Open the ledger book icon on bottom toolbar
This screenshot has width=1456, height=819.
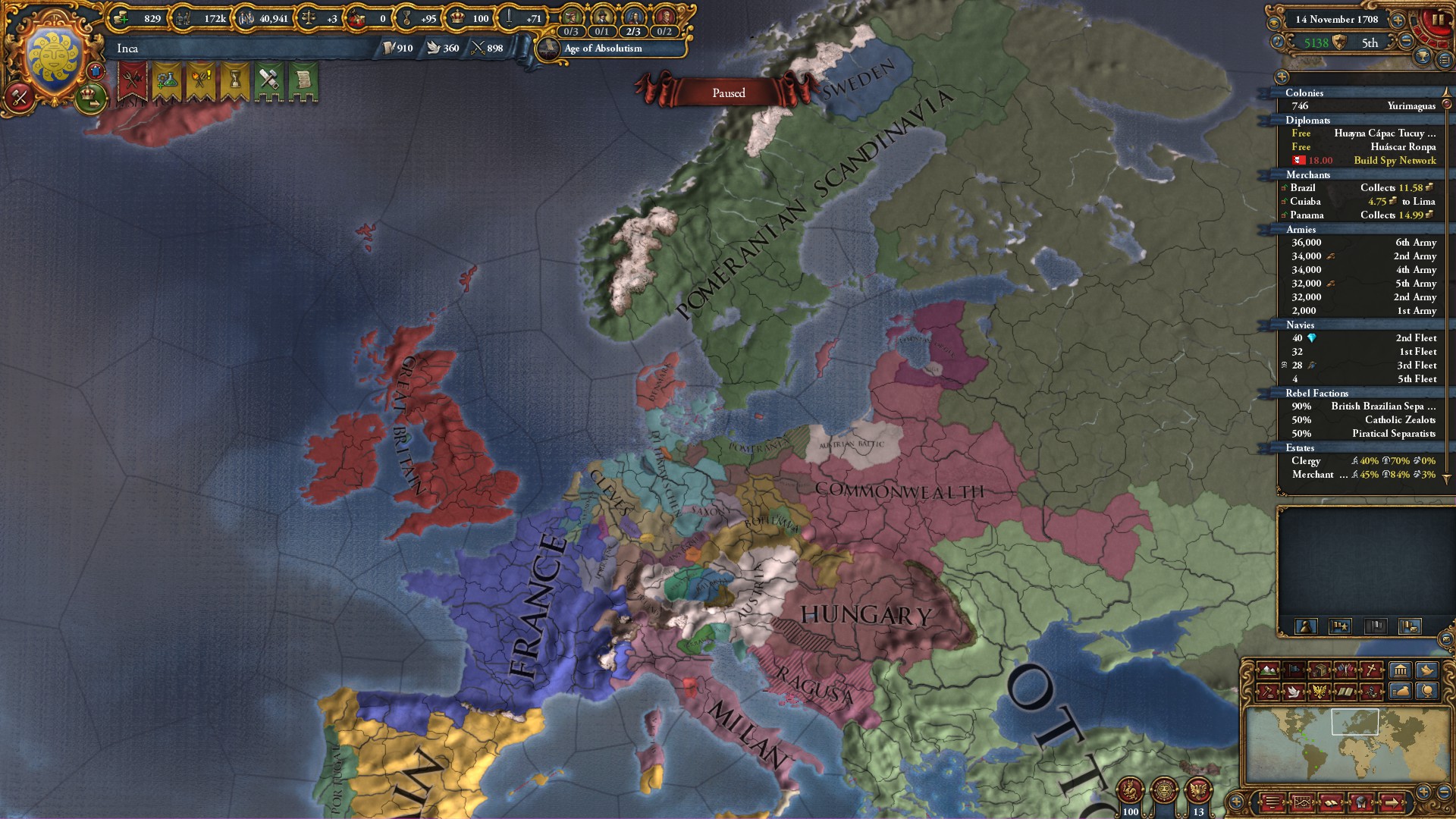point(1331,802)
